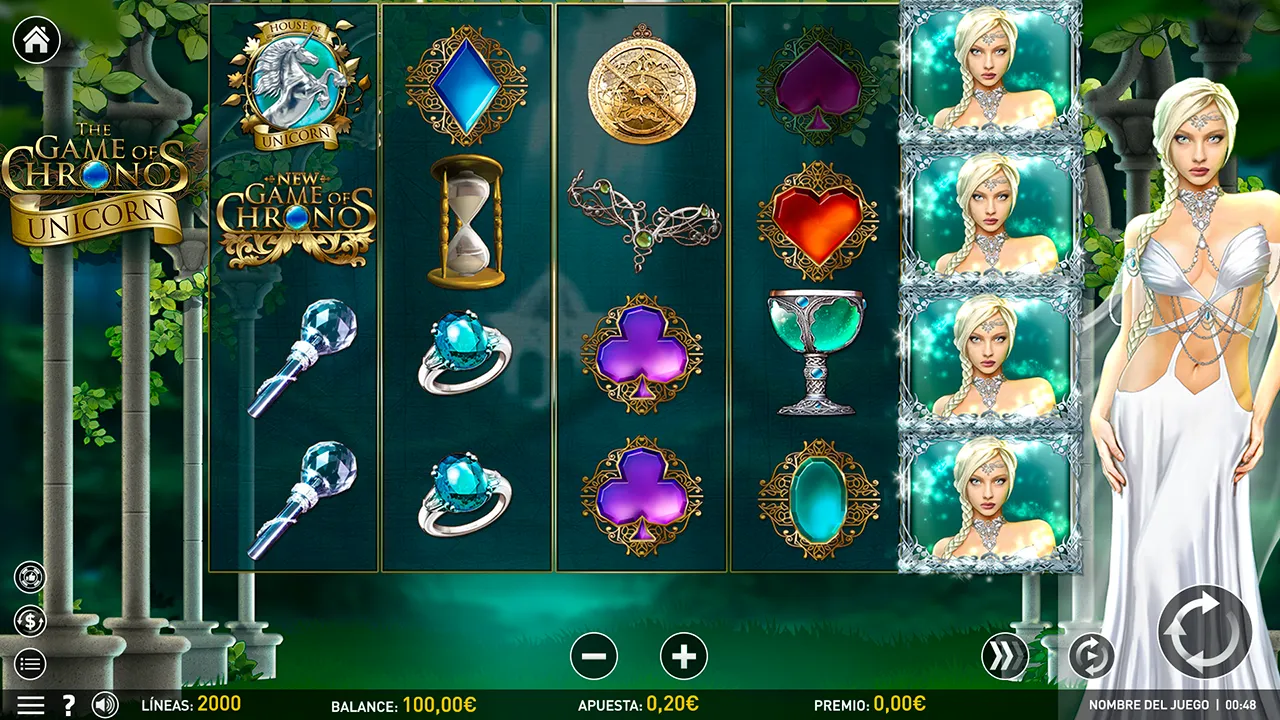The image size is (1280, 720).
Task: Start autoplay with the small circular-arrows button
Action: click(1091, 657)
